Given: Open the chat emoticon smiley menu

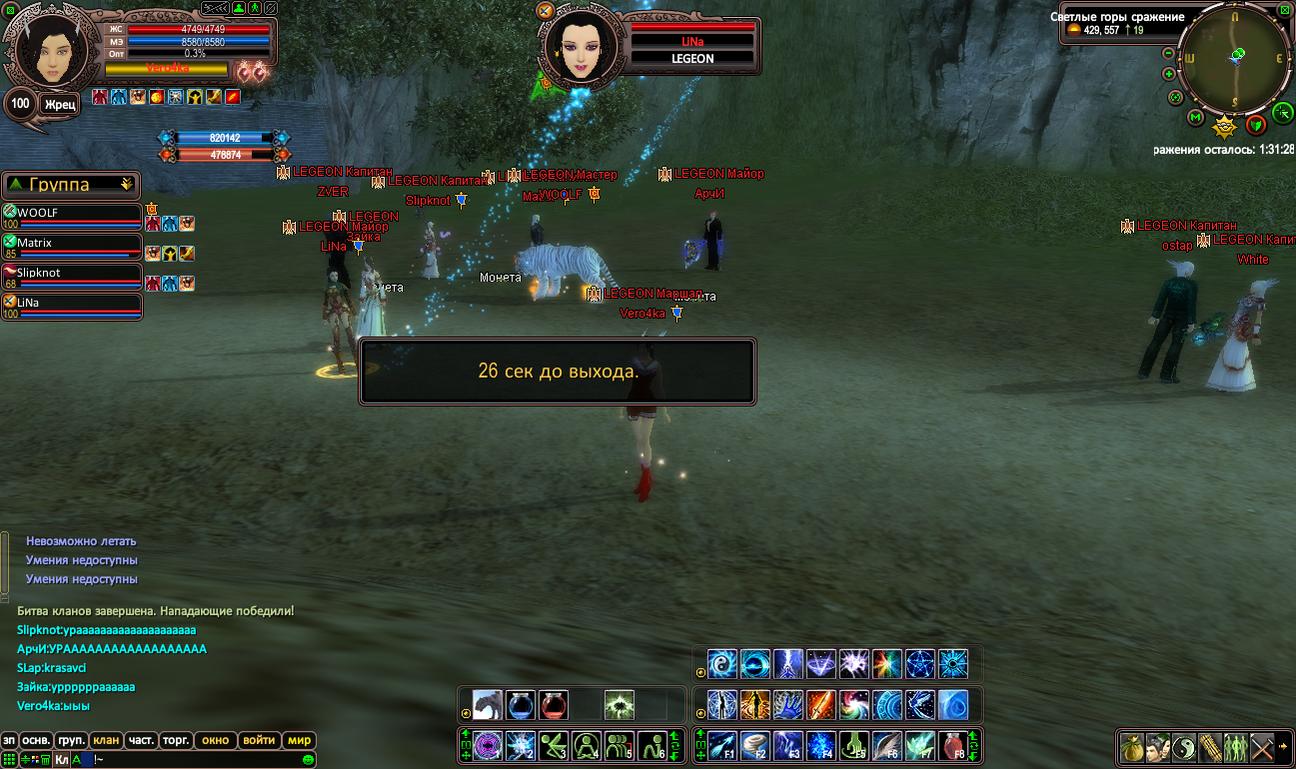Looking at the screenshot, I should pyautogui.click(x=308, y=760).
